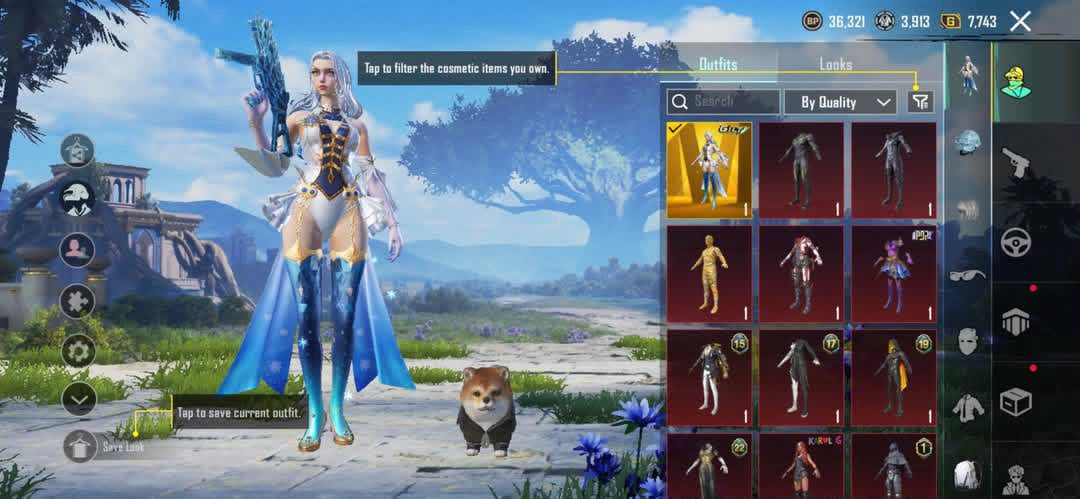Select the equipped white-and-blue outfit on gold tile
The height and width of the screenshot is (499, 1080).
(709, 170)
